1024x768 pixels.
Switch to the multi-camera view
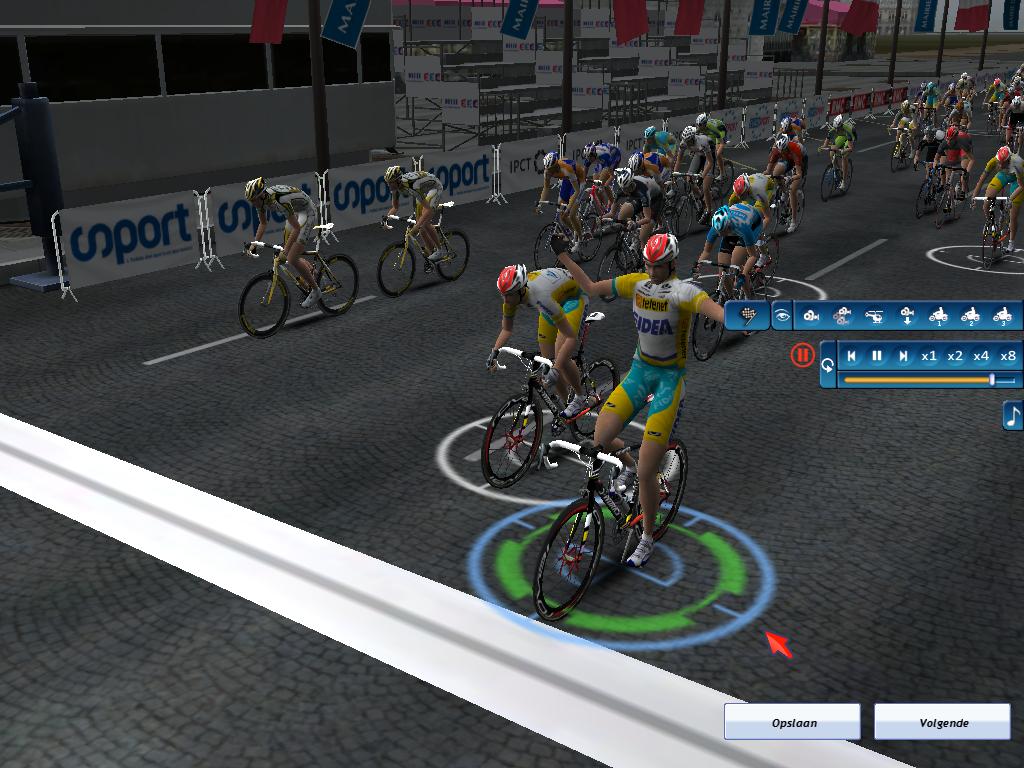click(842, 316)
